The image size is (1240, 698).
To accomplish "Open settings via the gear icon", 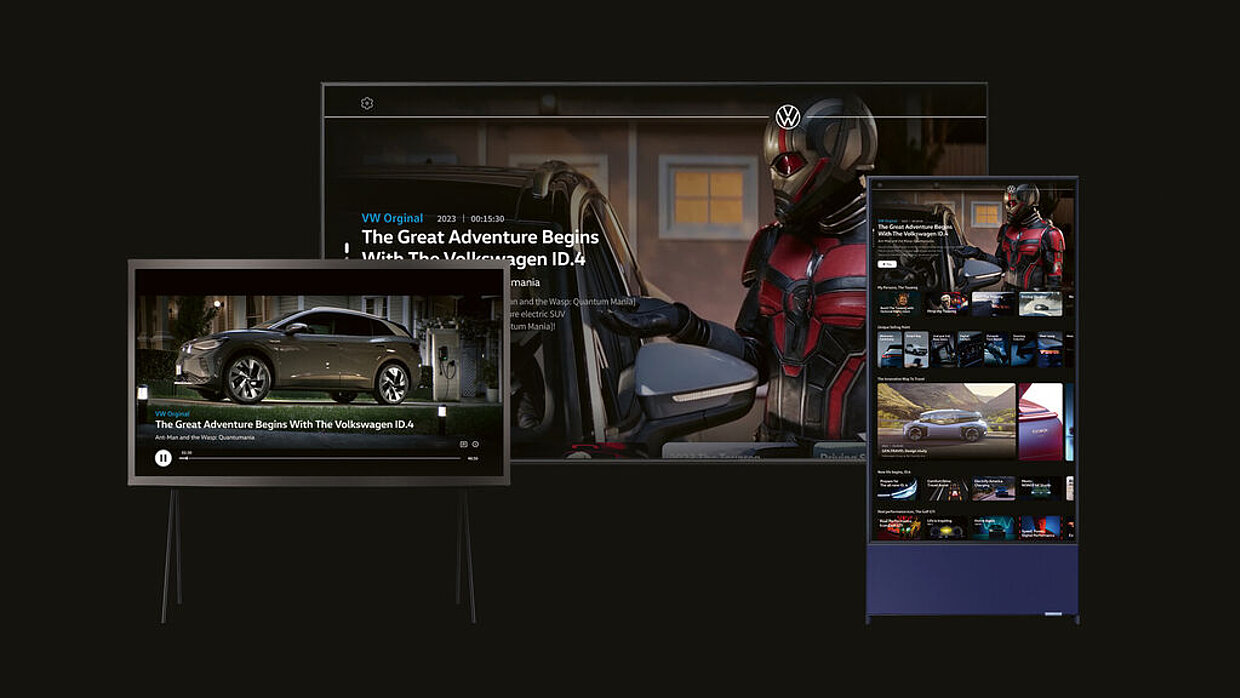I will (x=367, y=104).
